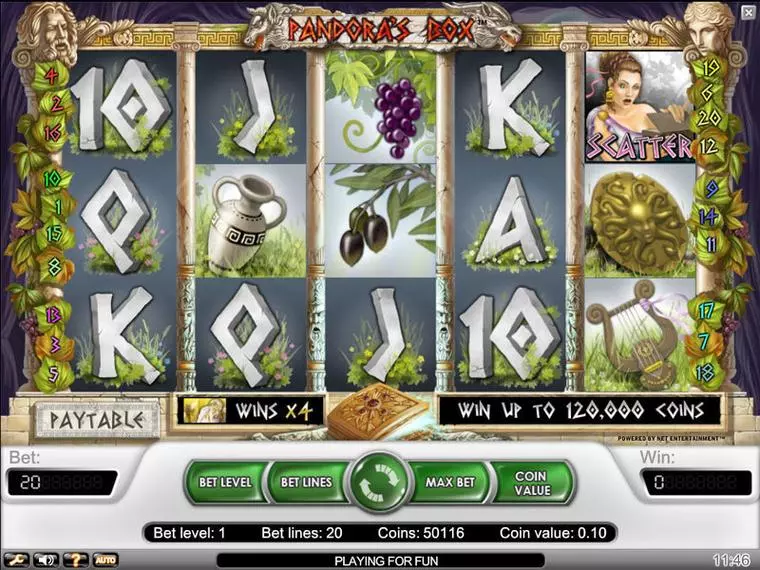Image resolution: width=760 pixels, height=570 pixels.
Task: Open settings with the wrench icon
Action: (x=15, y=559)
